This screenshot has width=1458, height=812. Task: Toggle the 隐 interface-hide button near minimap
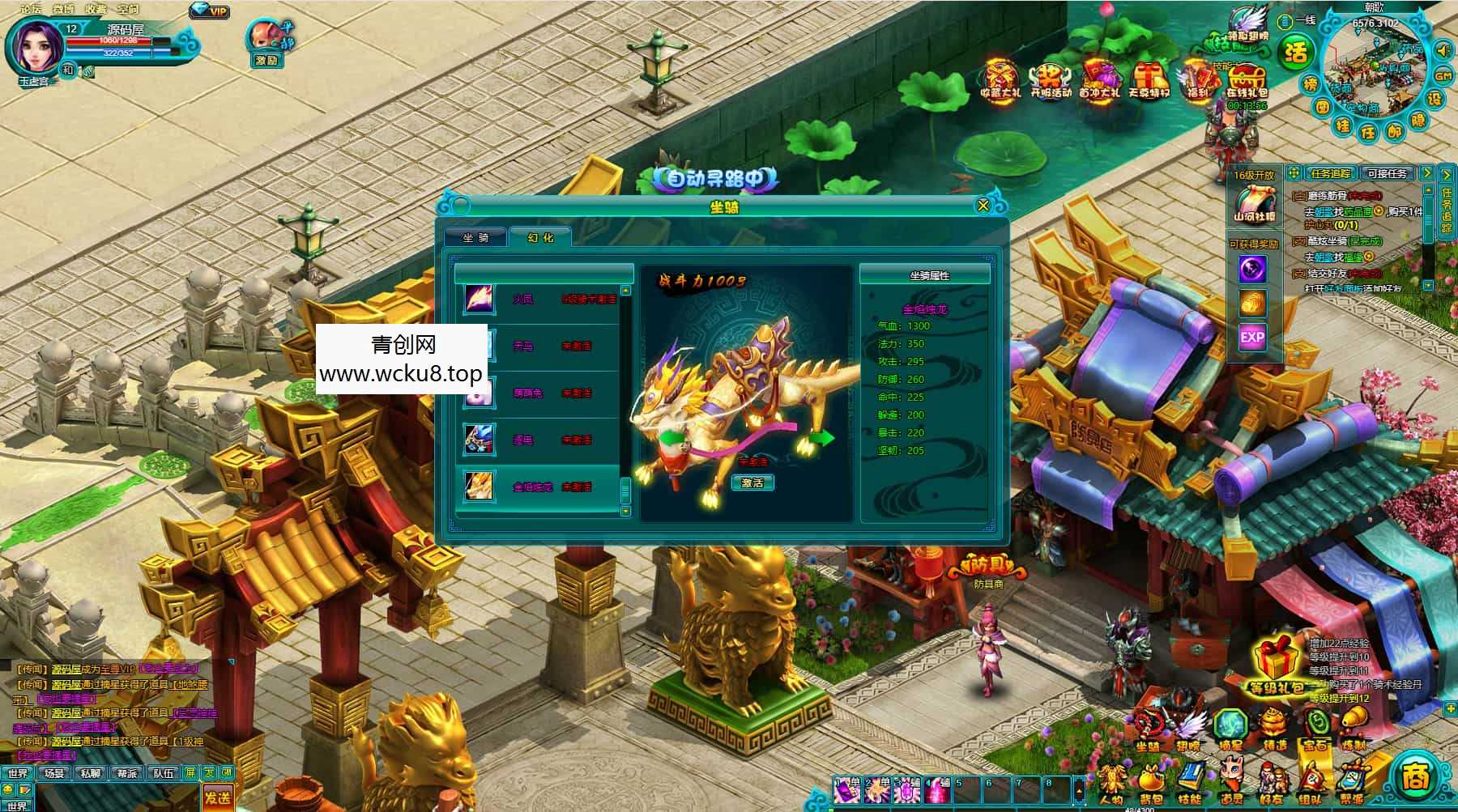click(x=1417, y=121)
